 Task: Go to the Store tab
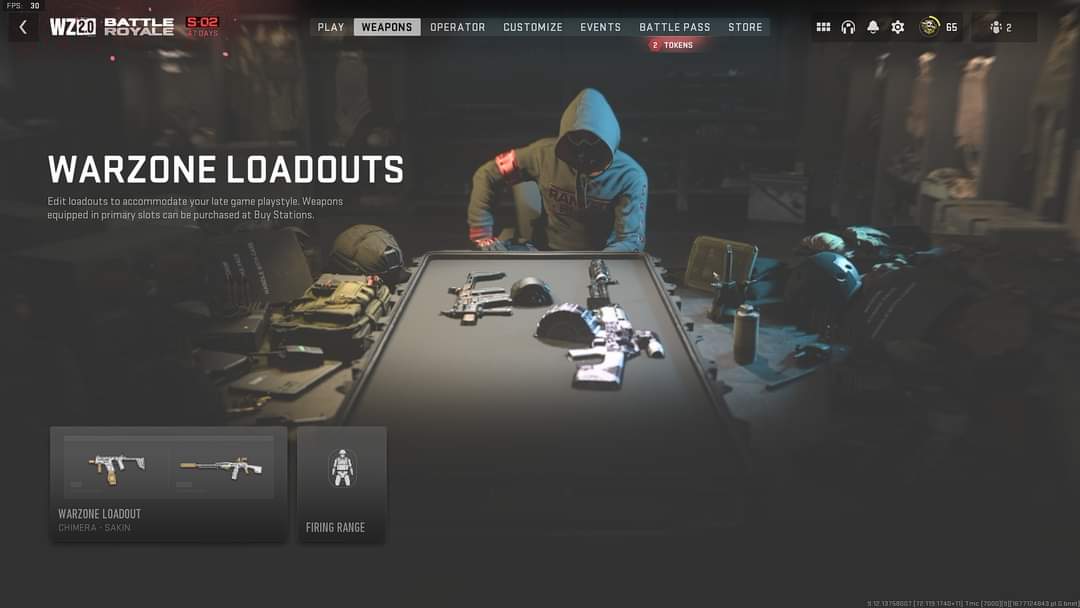coord(745,27)
